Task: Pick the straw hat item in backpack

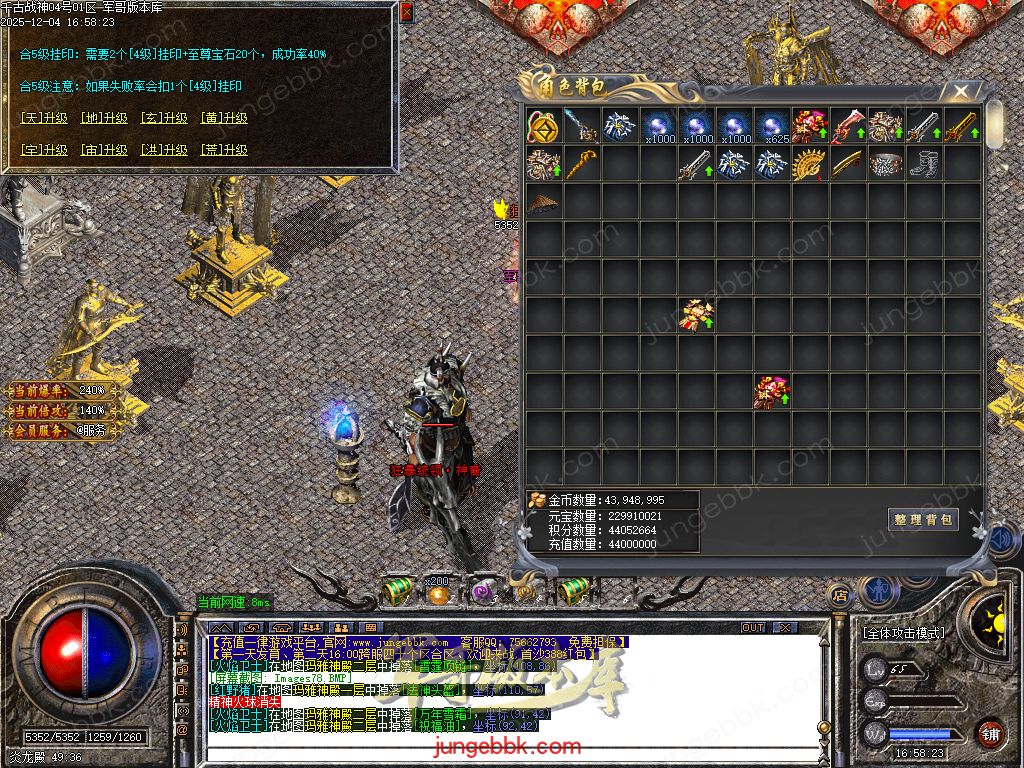Action: point(543,202)
